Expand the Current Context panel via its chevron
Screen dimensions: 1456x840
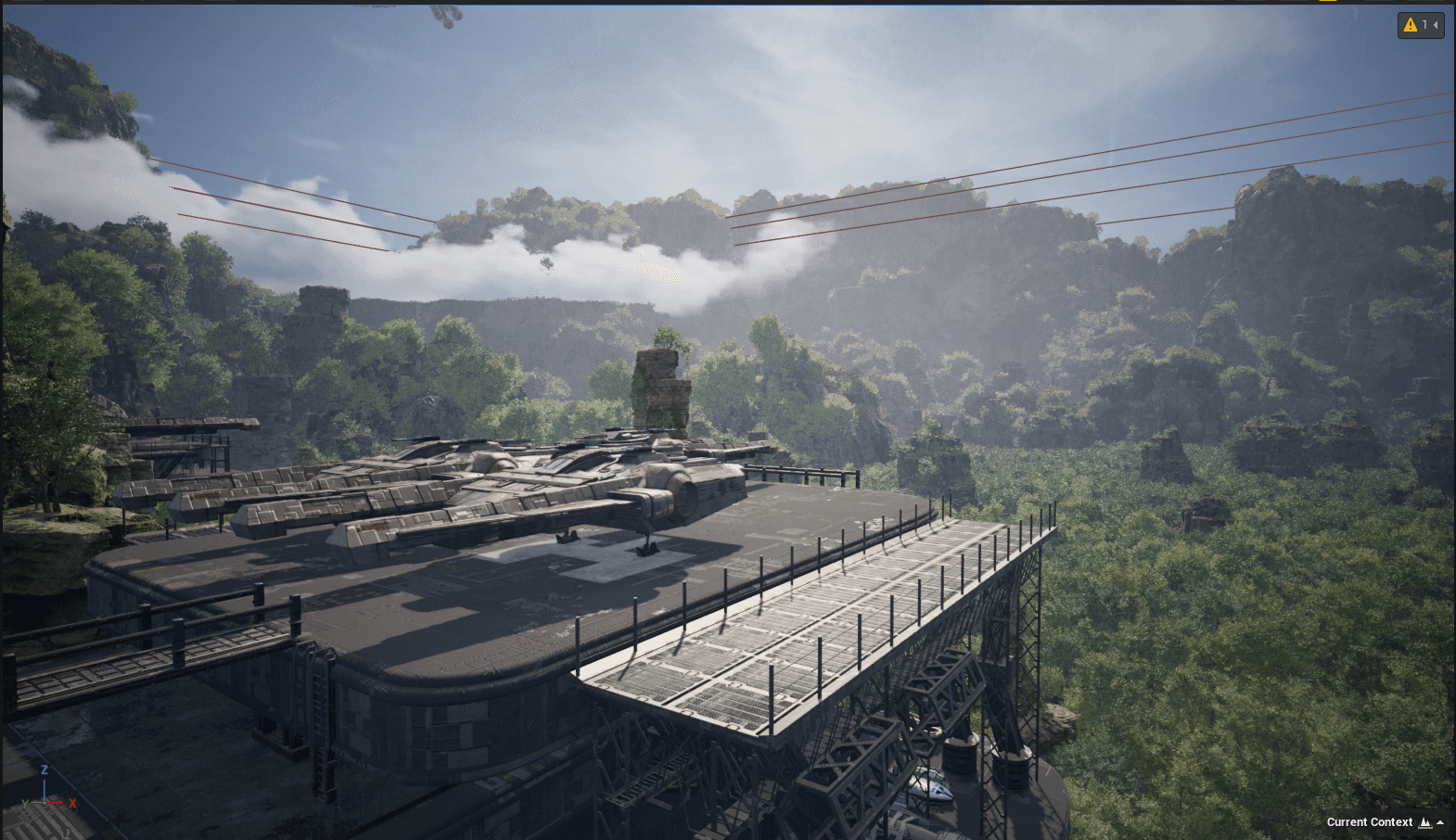click(x=1442, y=821)
